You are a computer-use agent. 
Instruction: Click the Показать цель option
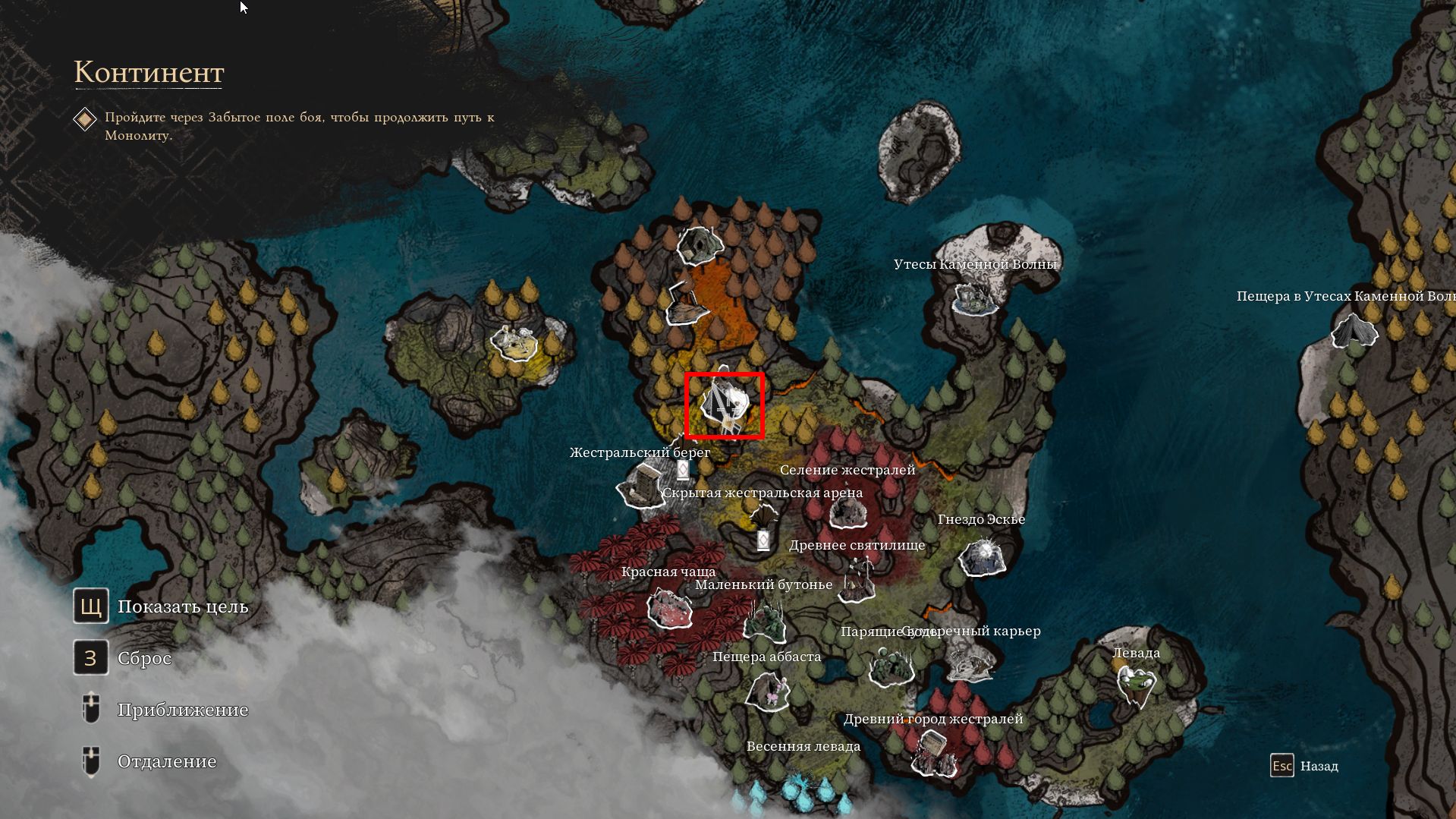coord(182,606)
